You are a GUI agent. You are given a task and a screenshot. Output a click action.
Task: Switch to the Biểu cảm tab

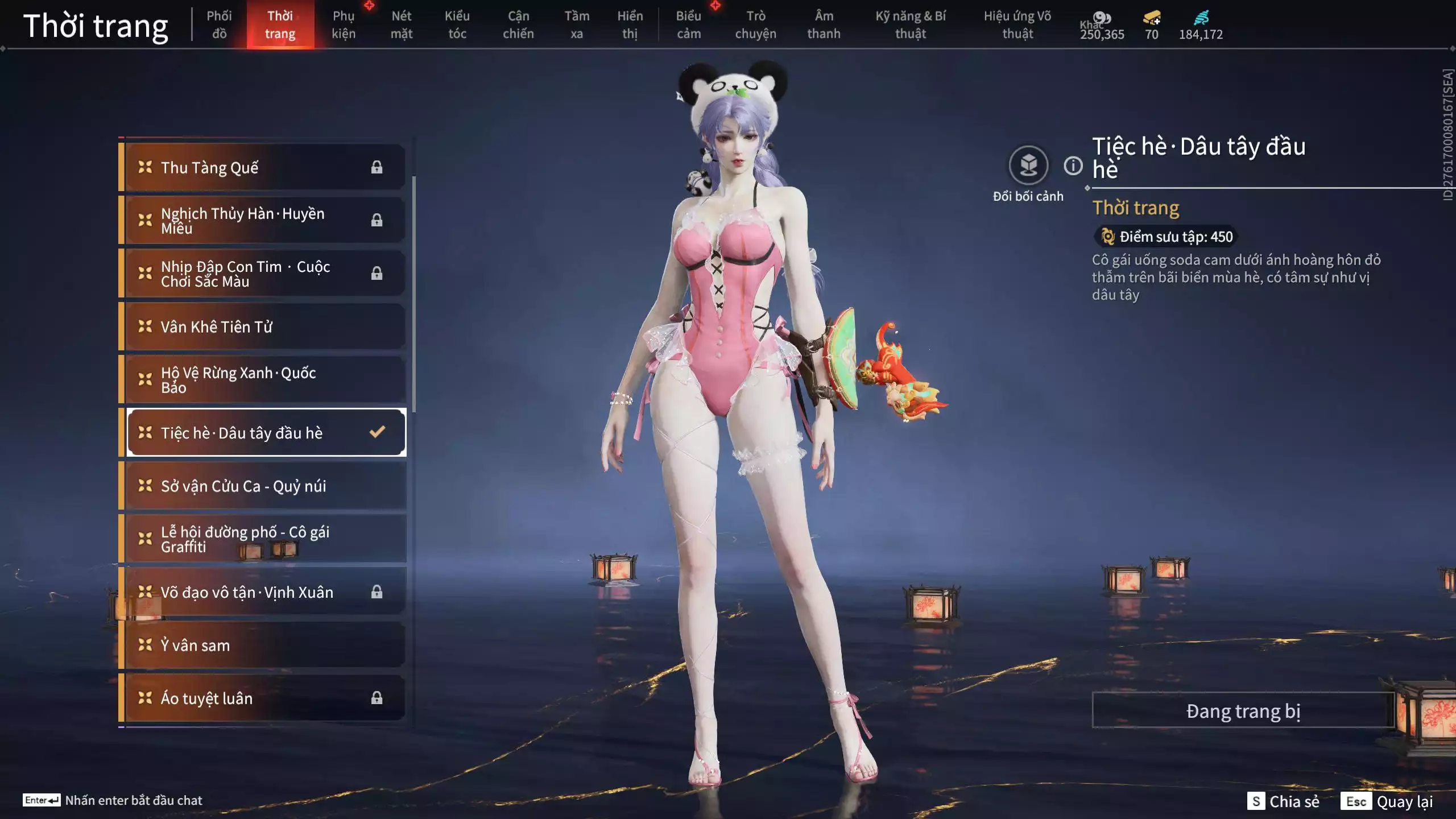688,24
